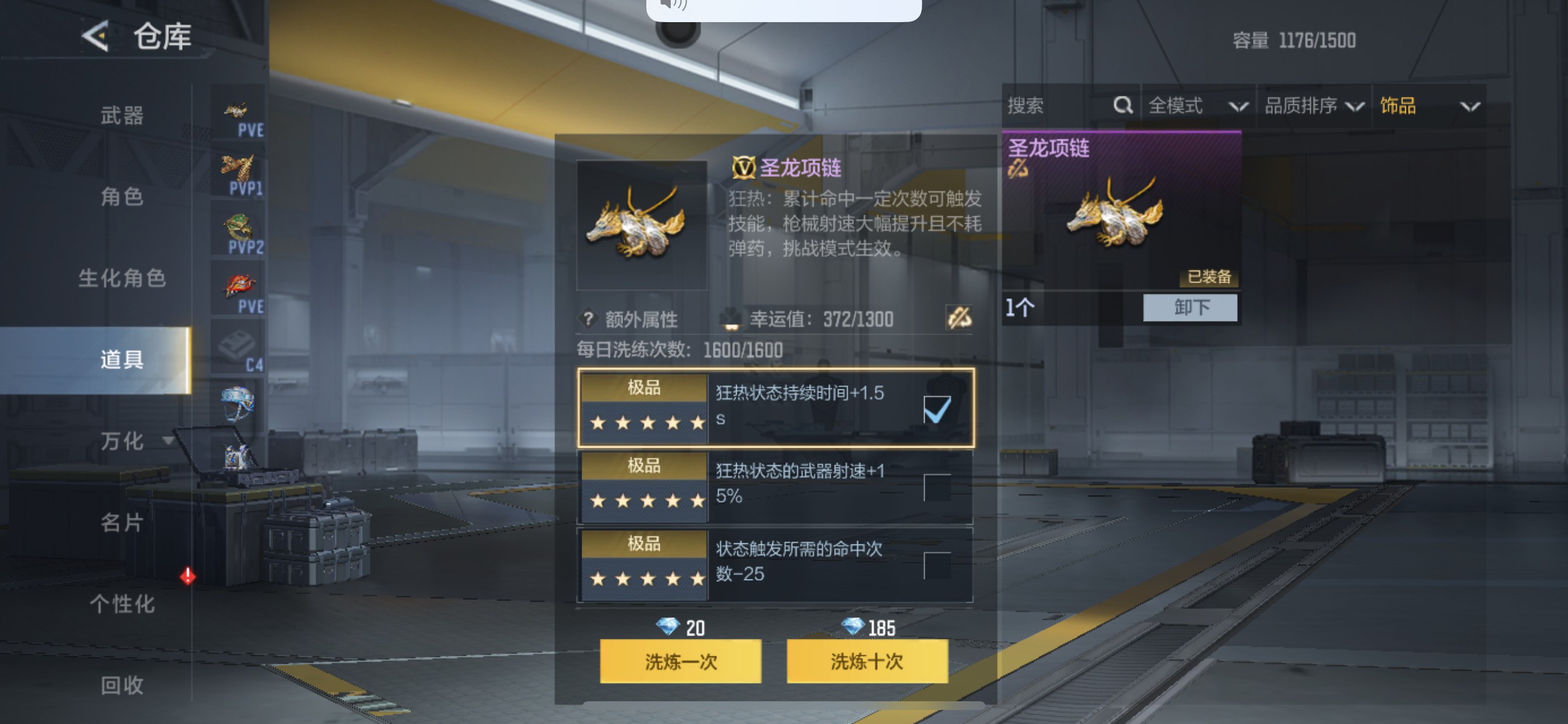Open the 全模式 dropdown
This screenshot has width=1568, height=724.
[1196, 106]
